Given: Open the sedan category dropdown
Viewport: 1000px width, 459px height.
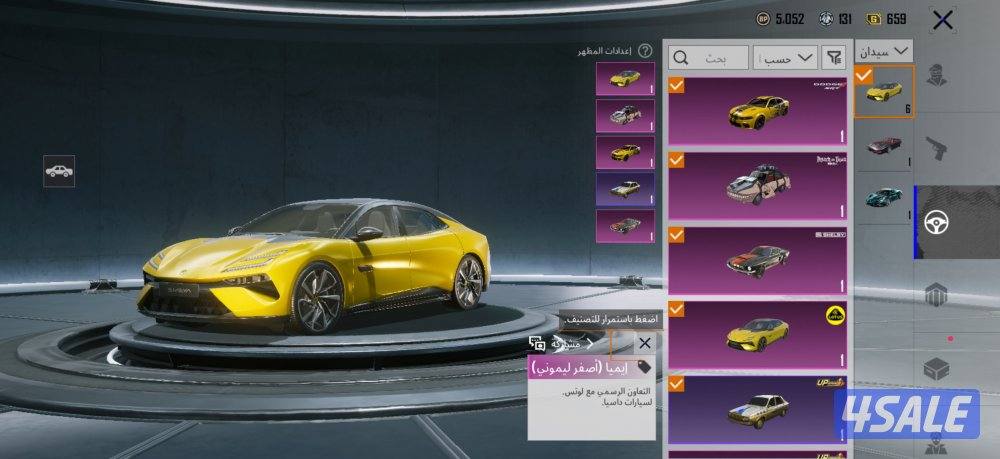Looking at the screenshot, I should click(884, 50).
